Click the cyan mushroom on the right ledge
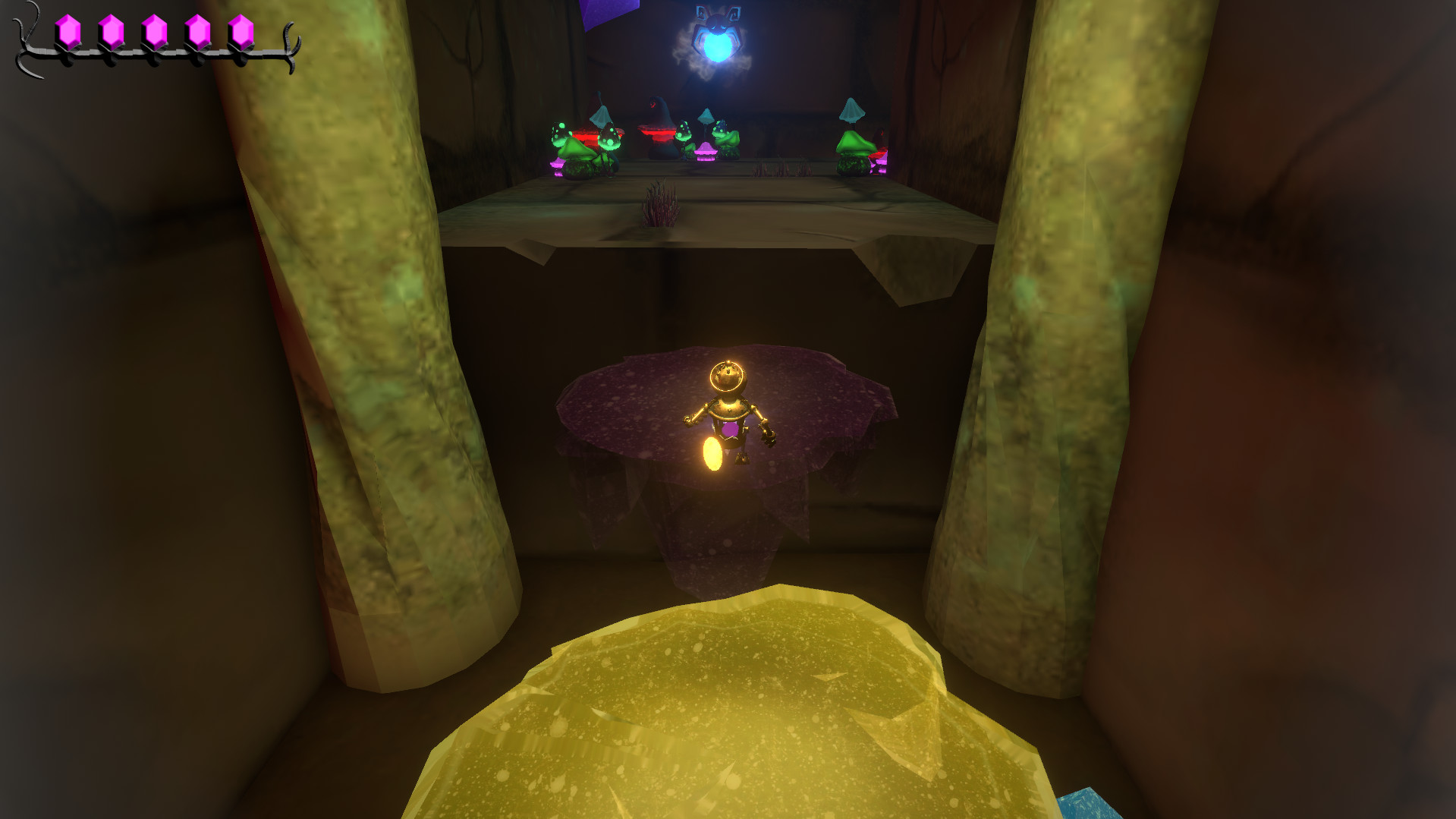 pos(851,114)
